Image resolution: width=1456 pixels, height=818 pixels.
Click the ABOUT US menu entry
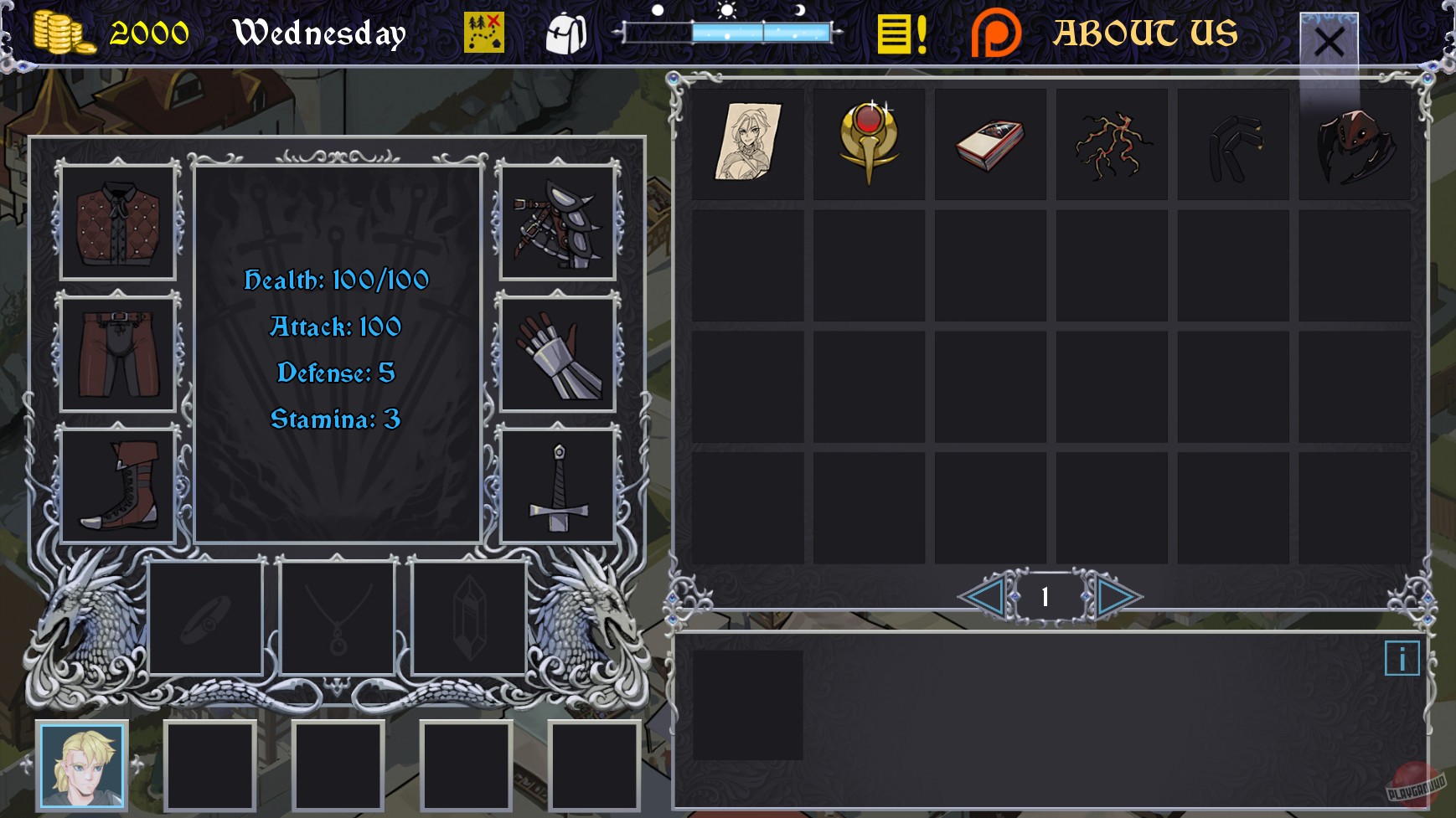pos(1146,33)
